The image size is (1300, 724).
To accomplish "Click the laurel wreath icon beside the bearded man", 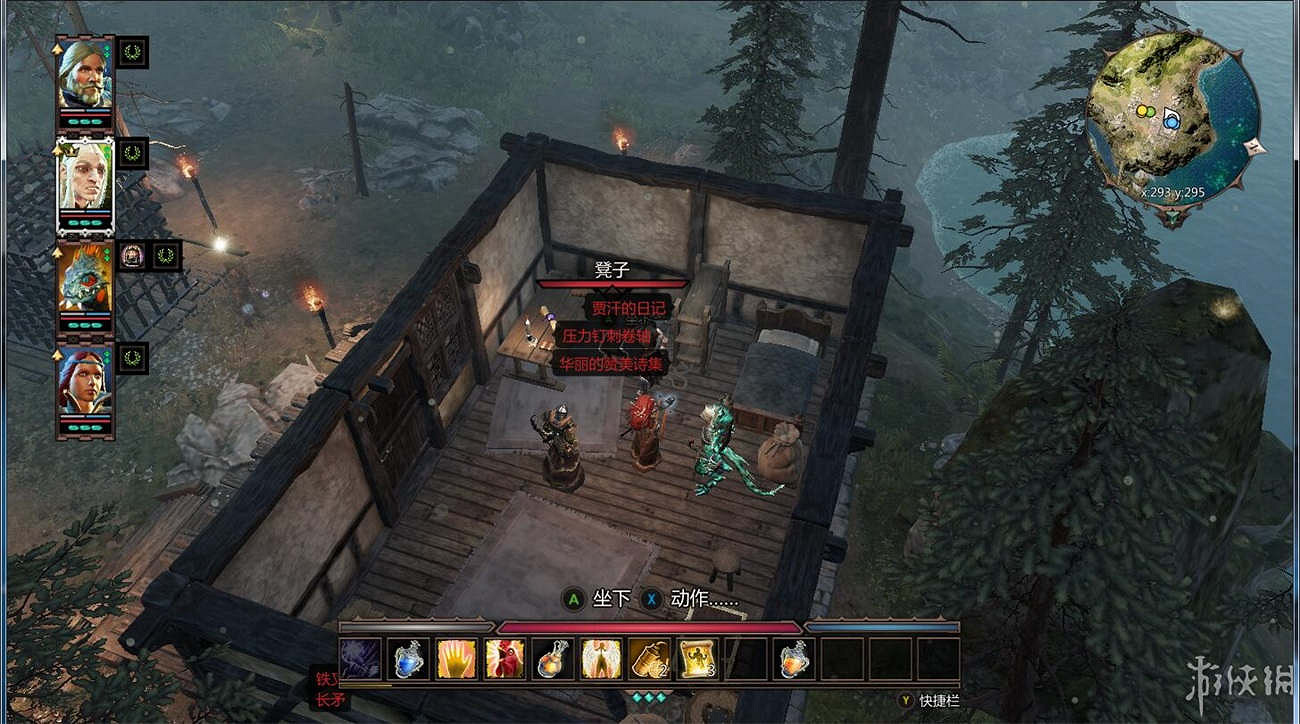I will (x=133, y=52).
